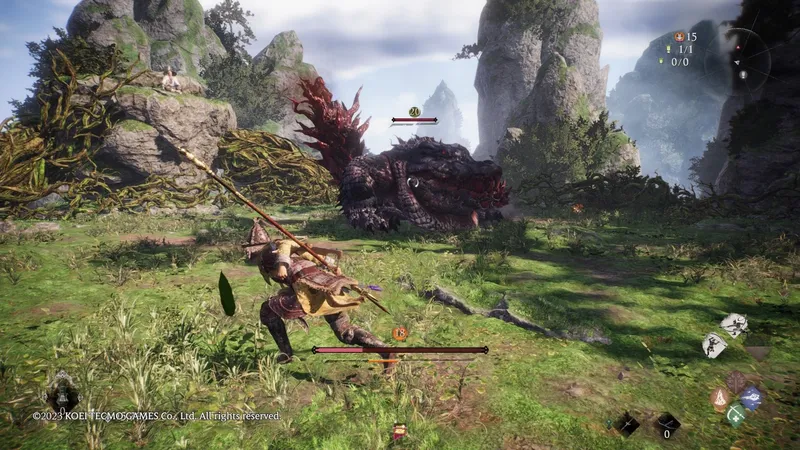This screenshot has height=450, width=800.
Task: Activate the blue dragon wizardry spell icon
Action: (x=752, y=398)
